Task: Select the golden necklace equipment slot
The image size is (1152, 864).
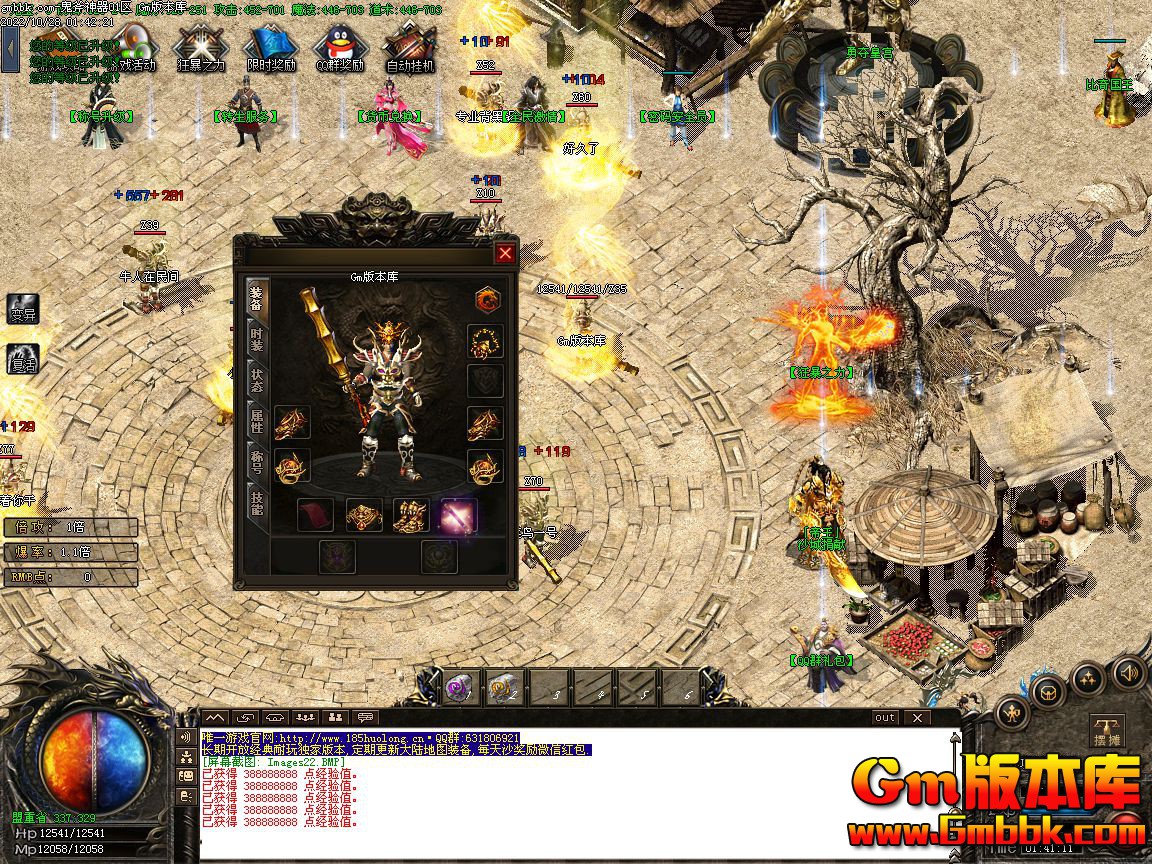Action: point(486,343)
